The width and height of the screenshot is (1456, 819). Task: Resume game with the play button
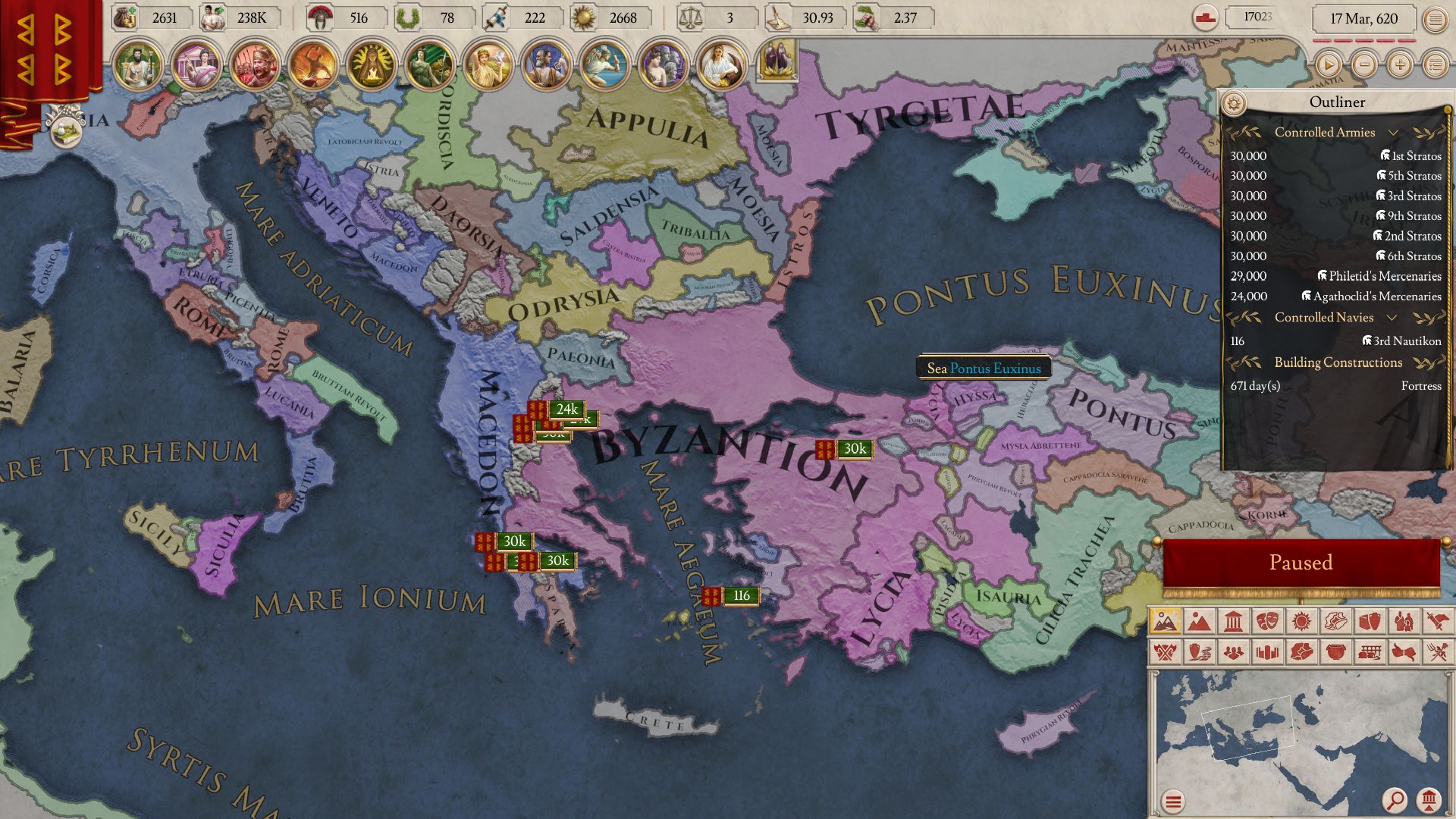1328,64
